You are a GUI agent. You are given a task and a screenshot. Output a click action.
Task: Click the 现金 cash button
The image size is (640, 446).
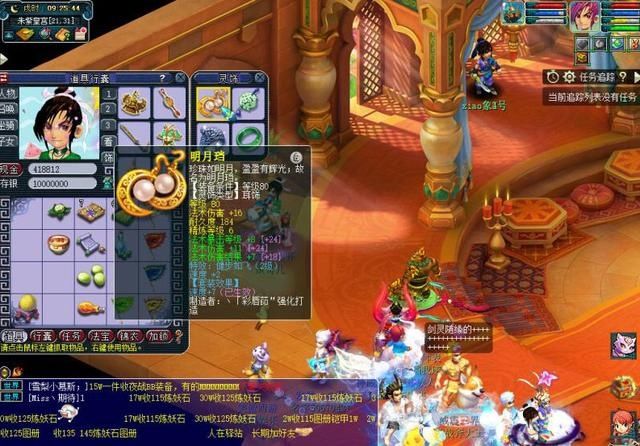tap(9, 170)
